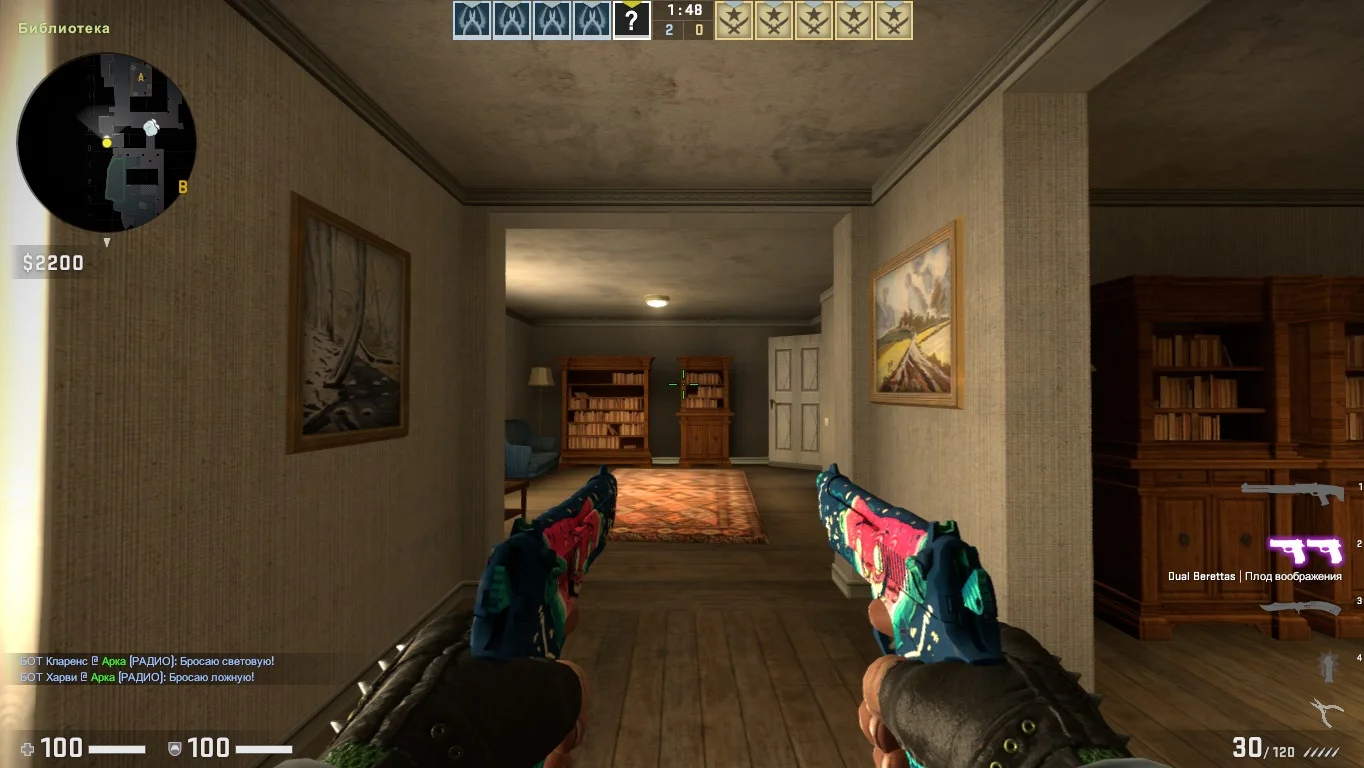
Task: Switch to the knife in slot 3
Action: coord(1299,607)
